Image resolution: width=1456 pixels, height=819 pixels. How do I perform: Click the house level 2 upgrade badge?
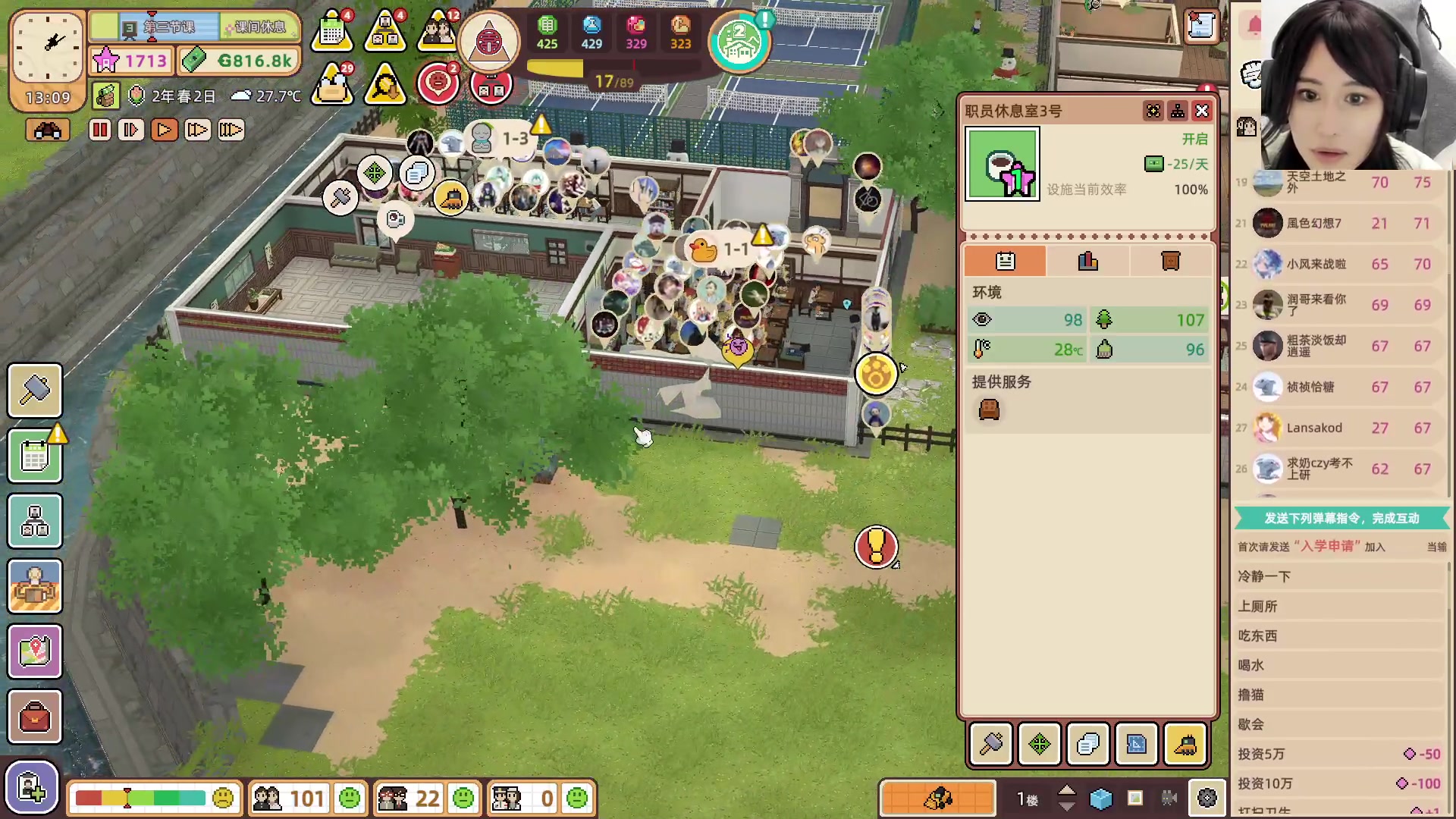coord(739,42)
